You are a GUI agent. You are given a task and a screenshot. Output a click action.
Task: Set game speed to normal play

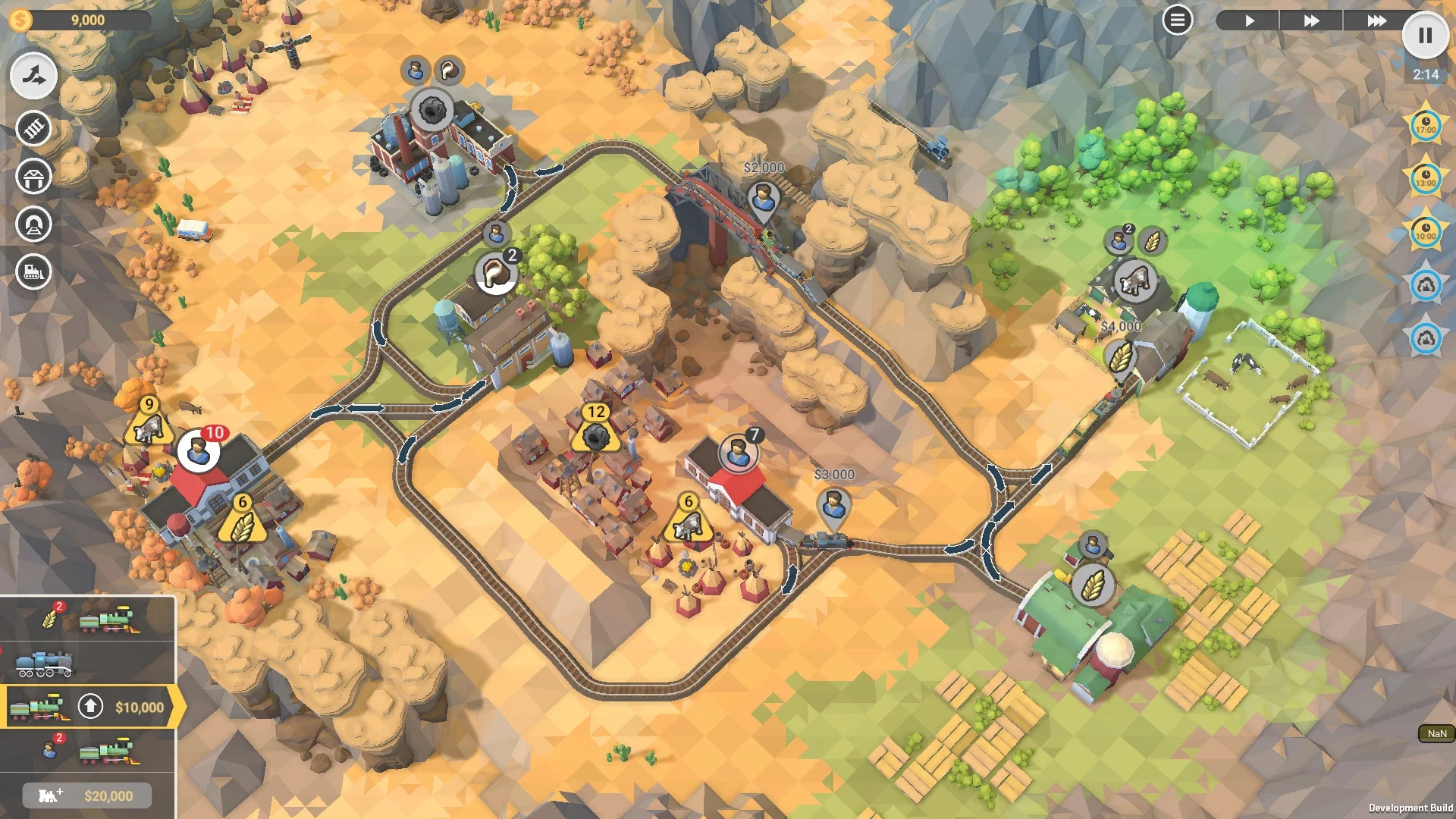pyautogui.click(x=1249, y=20)
